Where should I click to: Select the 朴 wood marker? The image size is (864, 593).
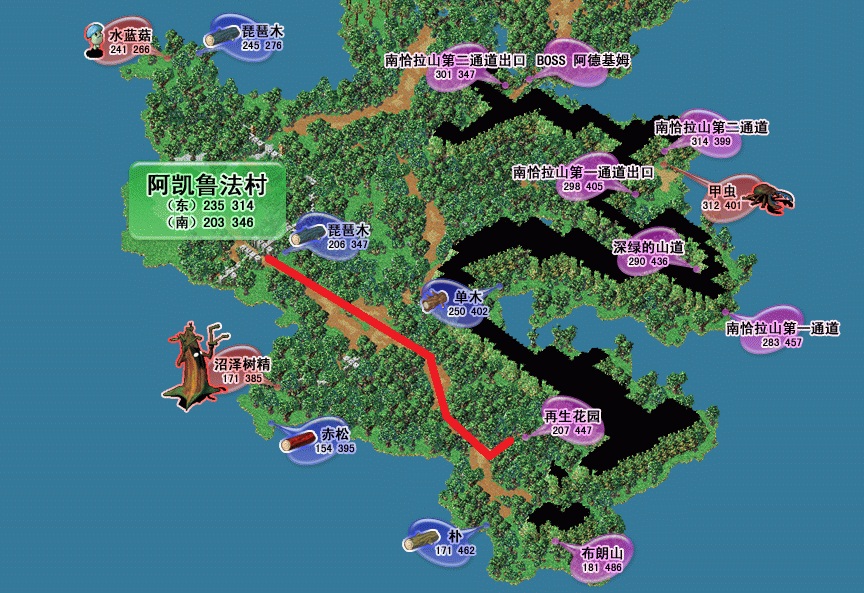click(441, 542)
